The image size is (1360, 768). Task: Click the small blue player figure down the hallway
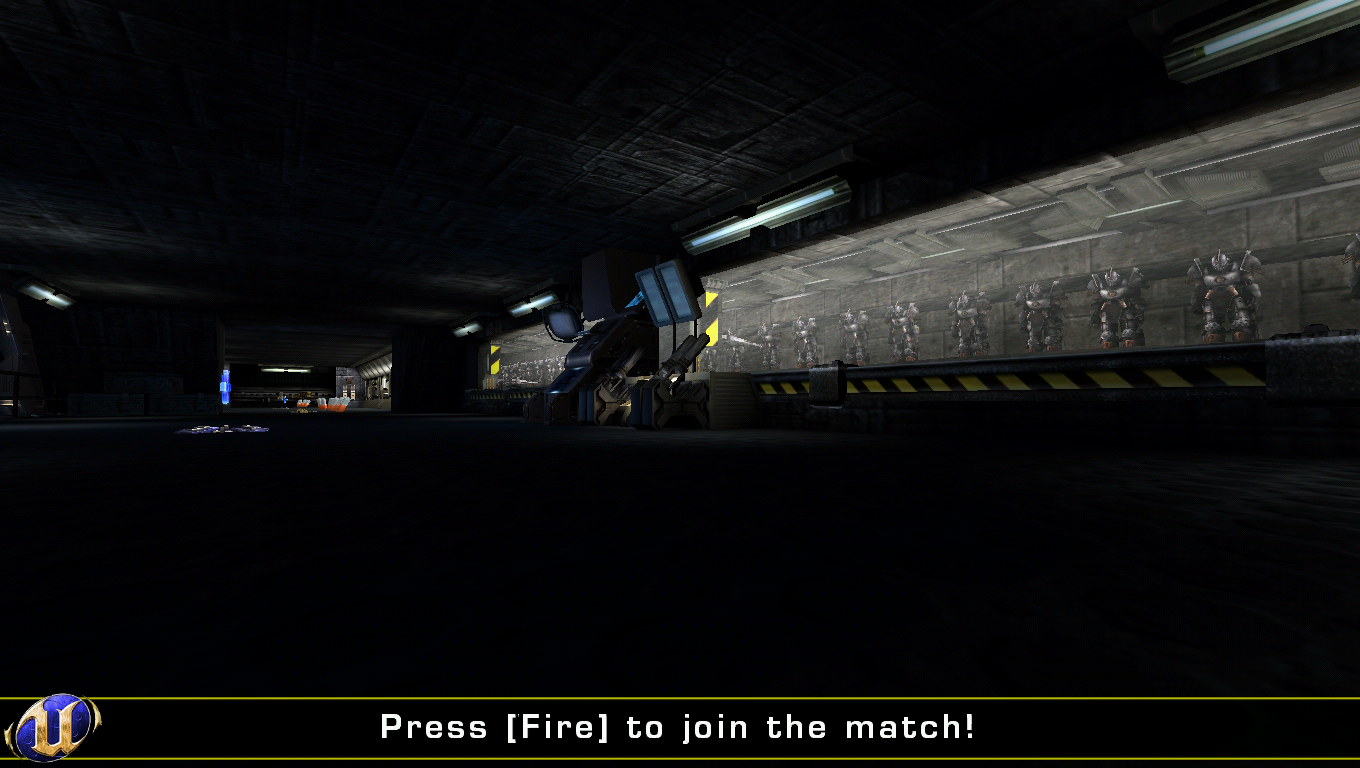tap(284, 398)
